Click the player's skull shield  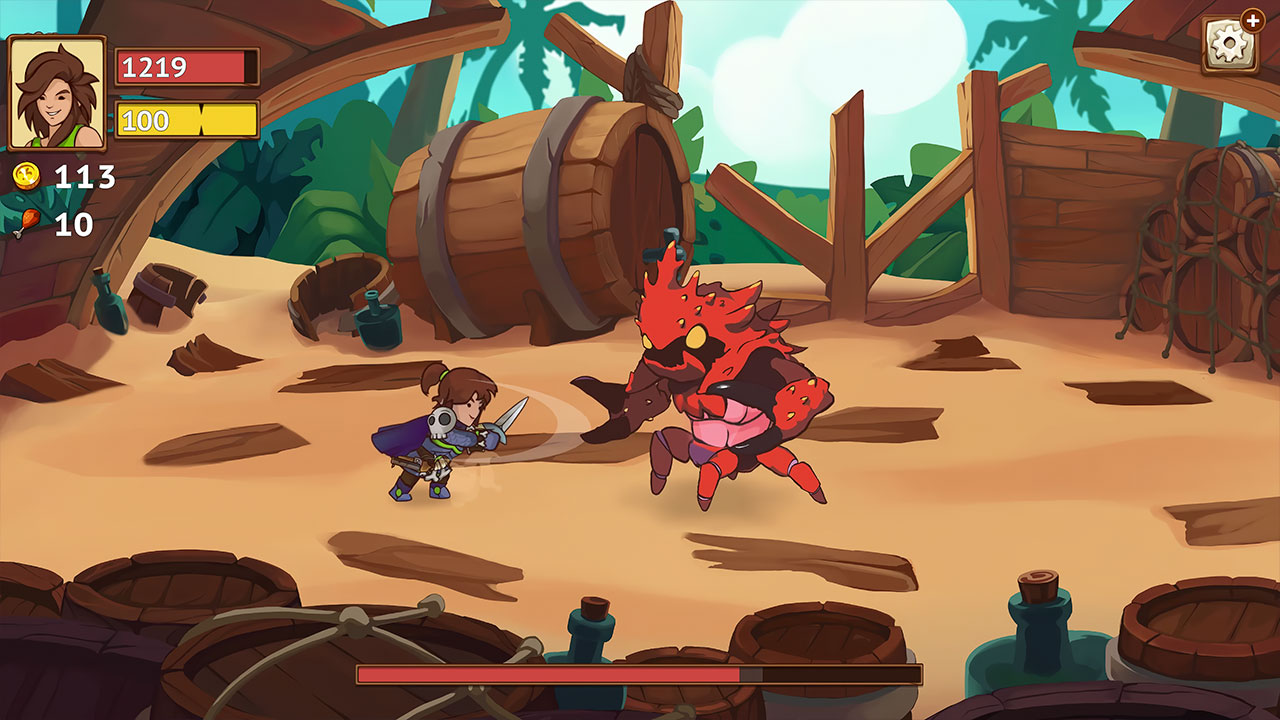(x=442, y=422)
